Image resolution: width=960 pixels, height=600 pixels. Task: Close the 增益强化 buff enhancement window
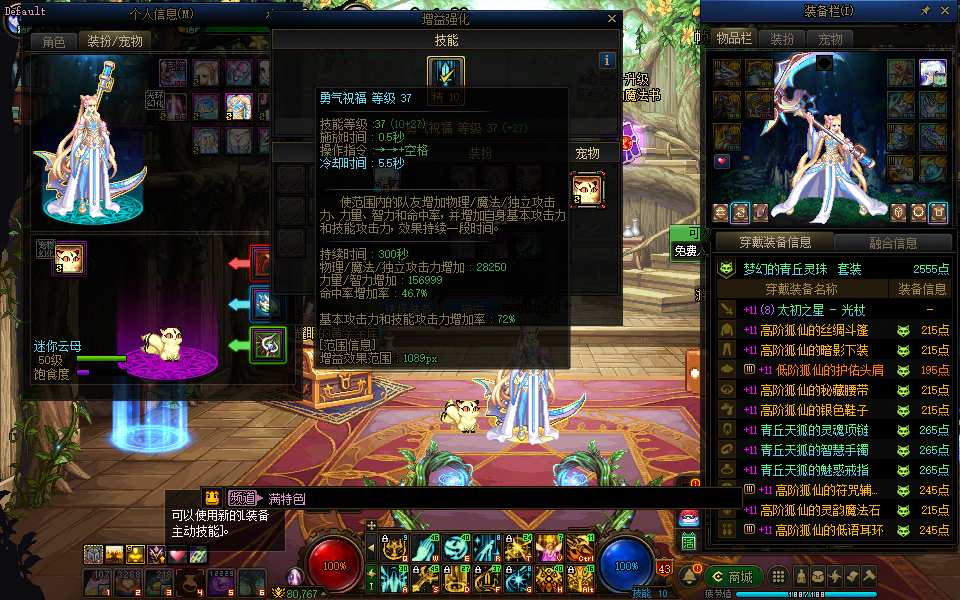(612, 18)
